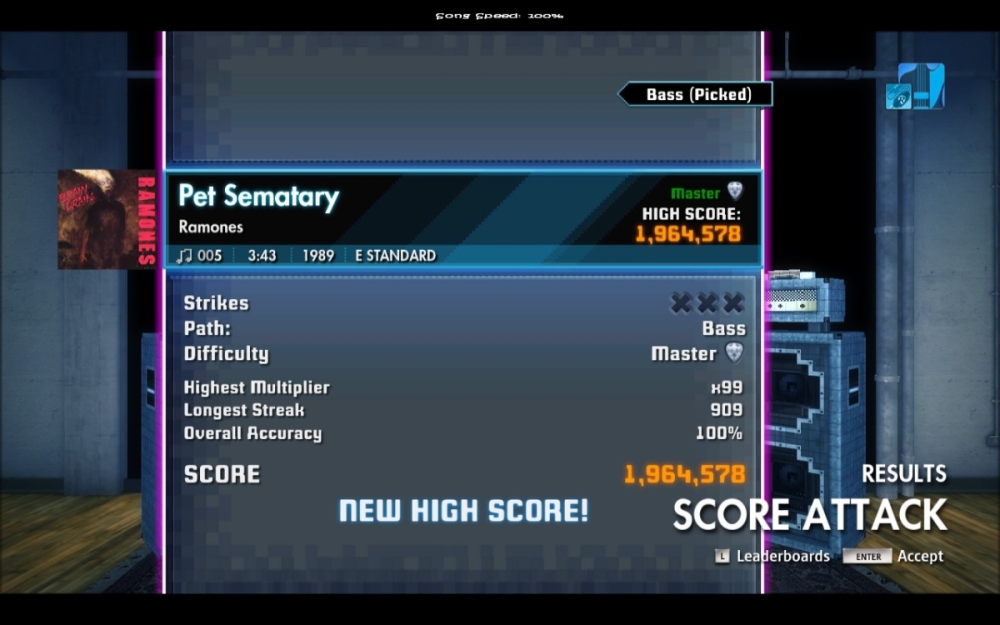Image resolution: width=1000 pixels, height=625 pixels.
Task: Select the Pet Sematary song entry
Action: (260, 197)
